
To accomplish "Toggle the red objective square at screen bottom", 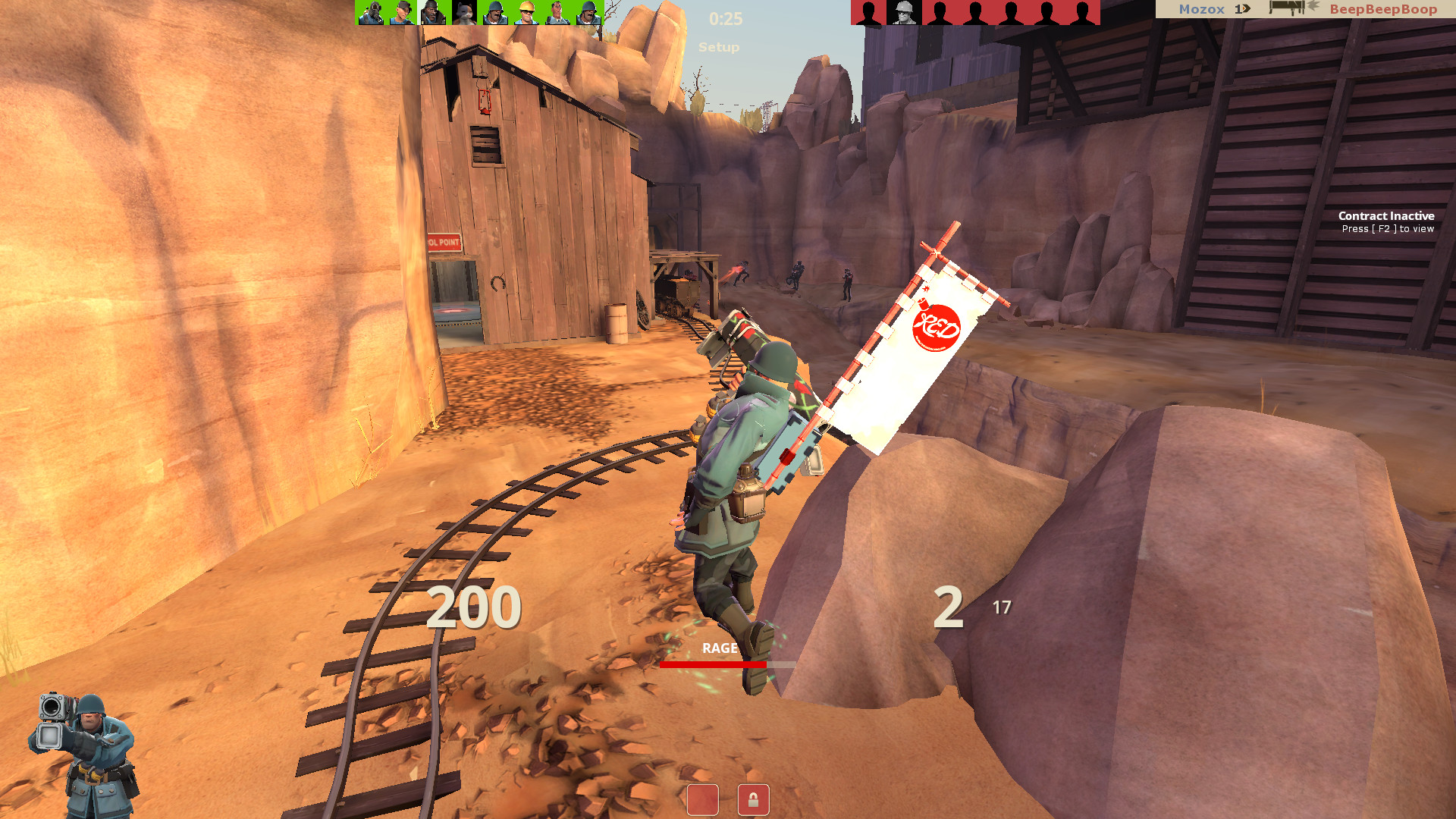I will tap(704, 799).
